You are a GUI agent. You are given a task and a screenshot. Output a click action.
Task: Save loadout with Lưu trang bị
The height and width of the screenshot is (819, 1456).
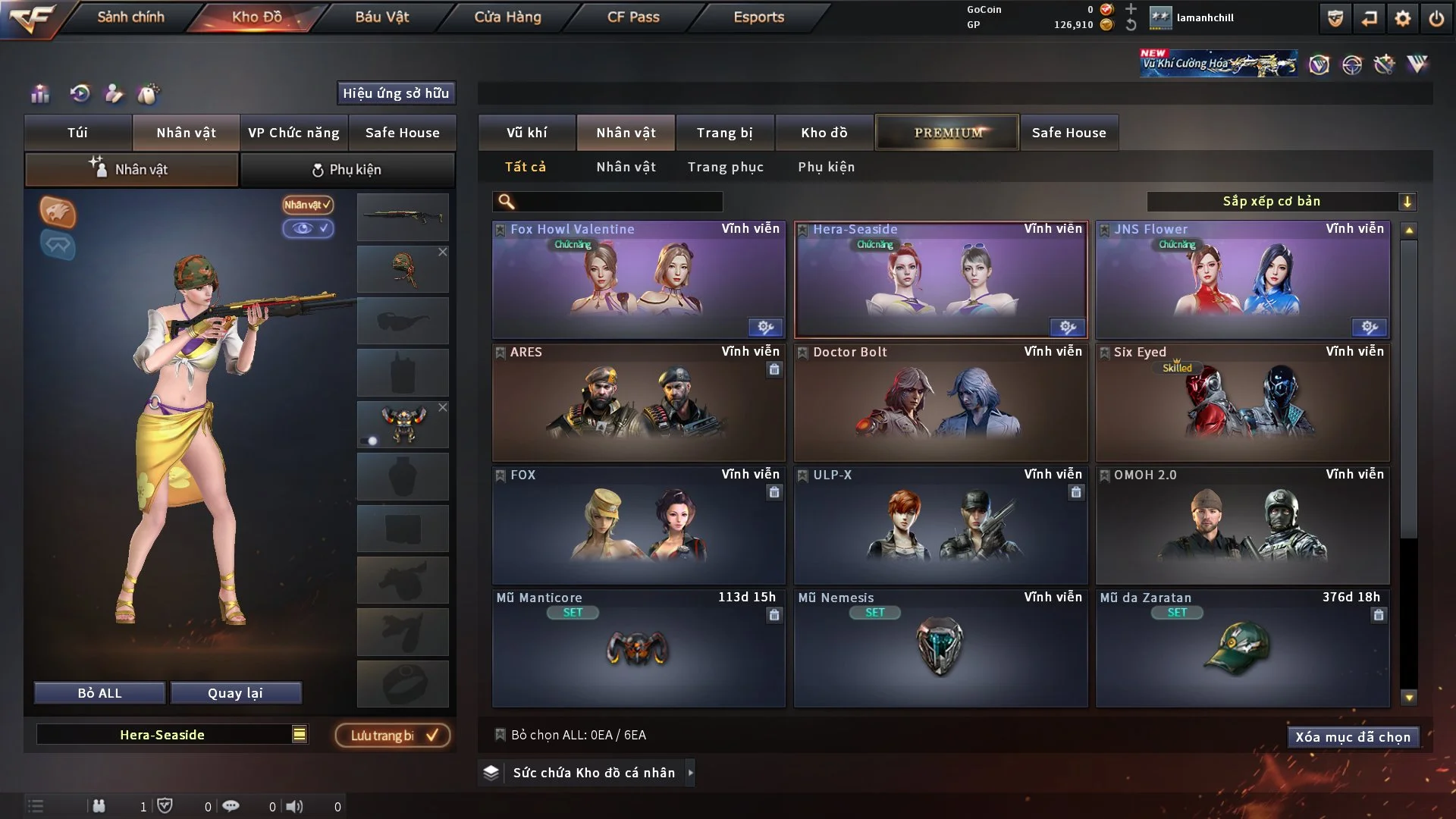393,736
